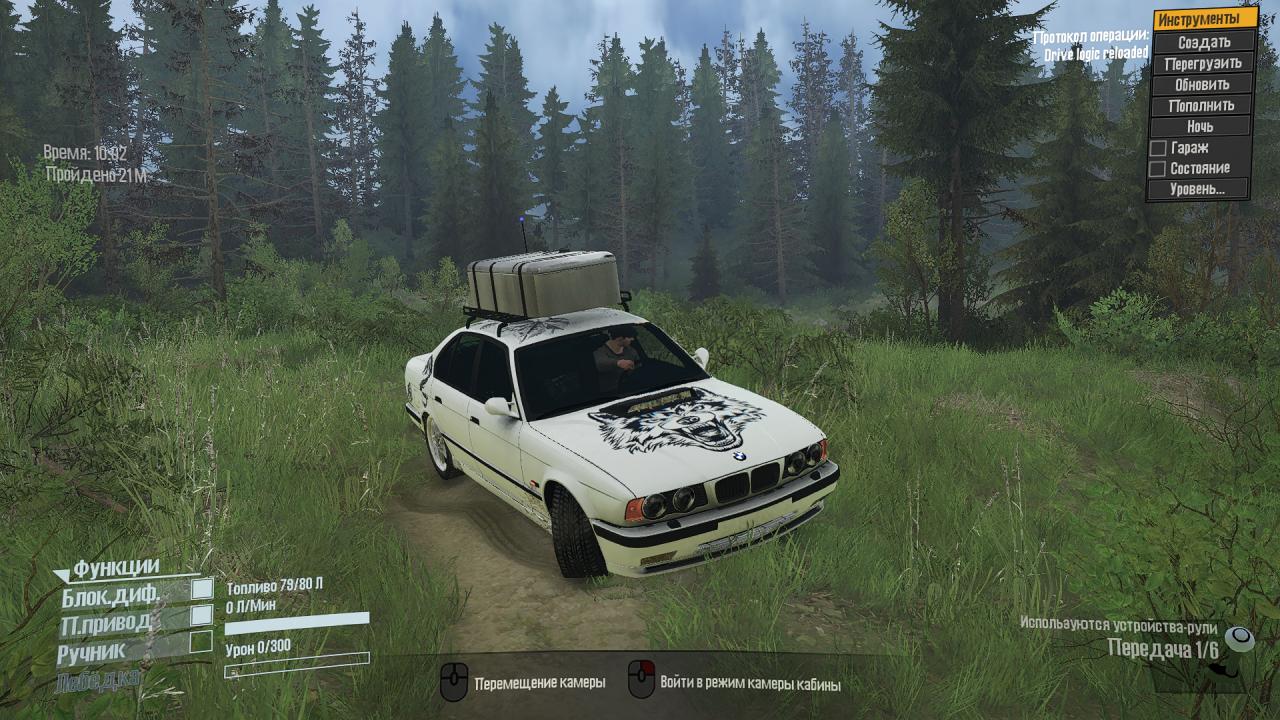This screenshot has height=720, width=1280.
Task: Activate the Пополнить refuel button
Action: pyautogui.click(x=1203, y=105)
